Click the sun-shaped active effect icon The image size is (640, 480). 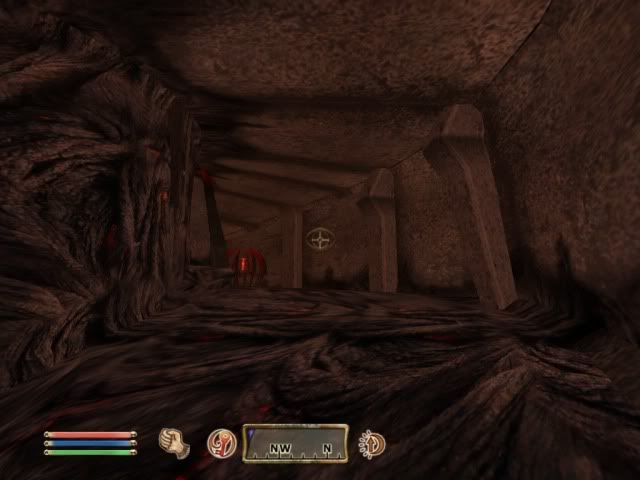[x=373, y=443]
